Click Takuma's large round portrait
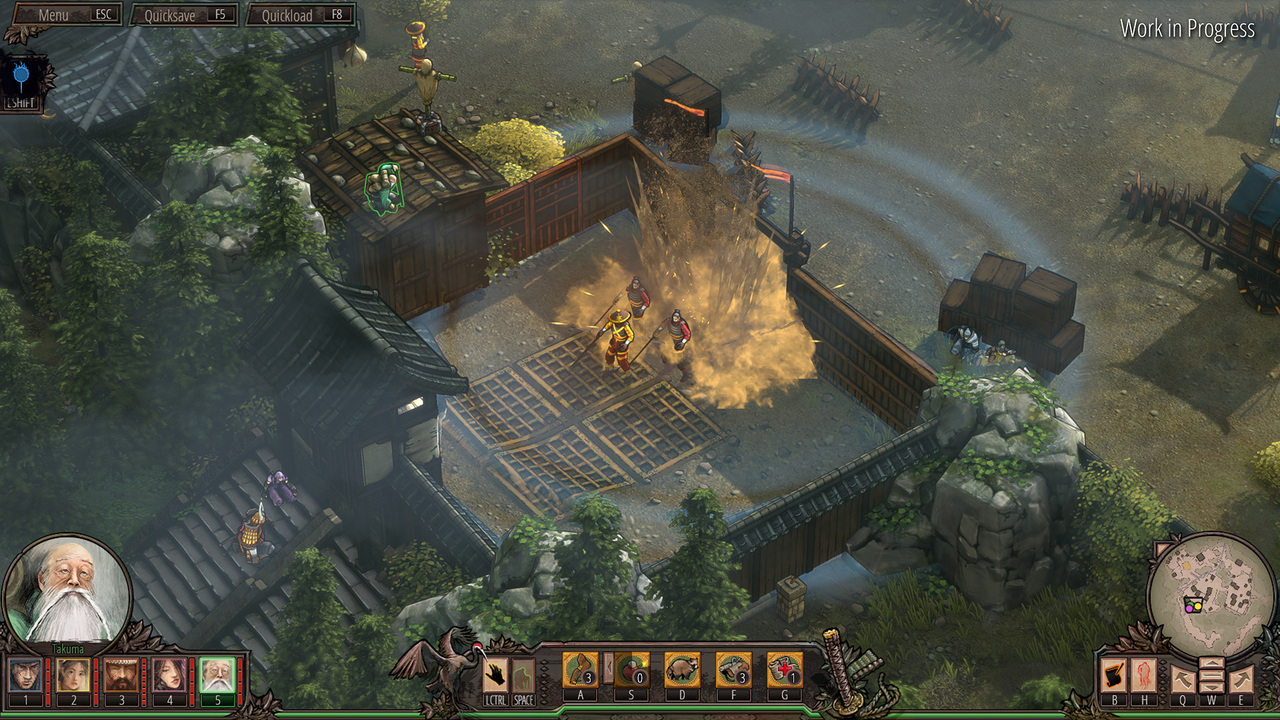This screenshot has height=720, width=1280. (x=67, y=591)
